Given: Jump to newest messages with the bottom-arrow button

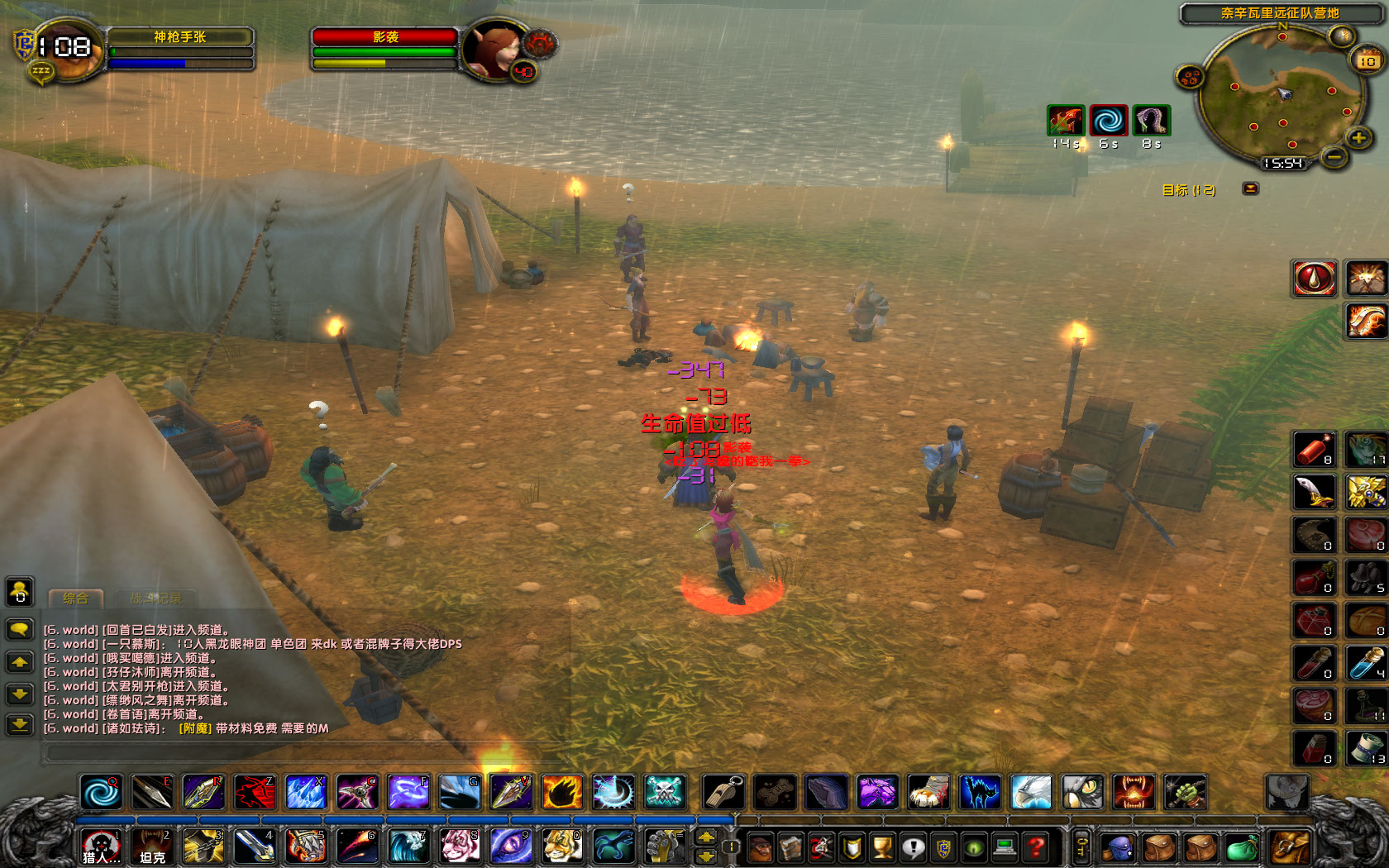Looking at the screenshot, I should [20, 725].
